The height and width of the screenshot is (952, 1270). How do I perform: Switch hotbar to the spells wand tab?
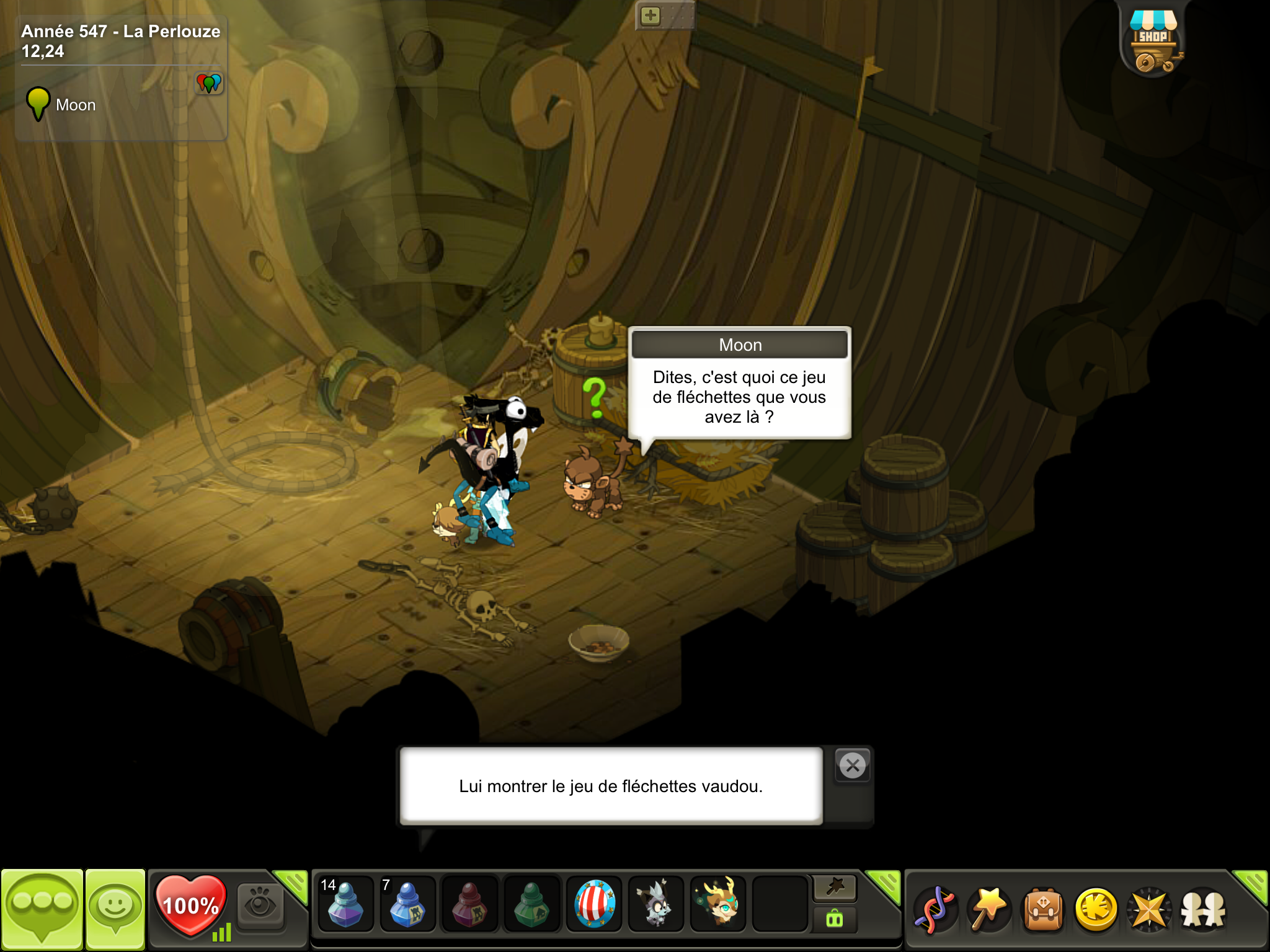835,888
